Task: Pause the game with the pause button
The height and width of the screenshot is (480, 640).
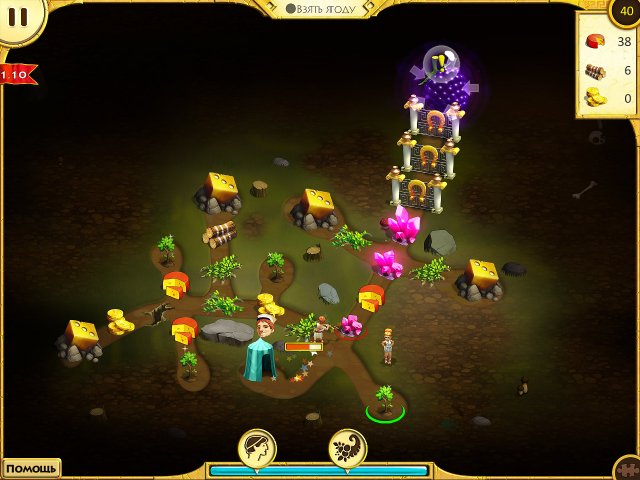Action: click(17, 16)
